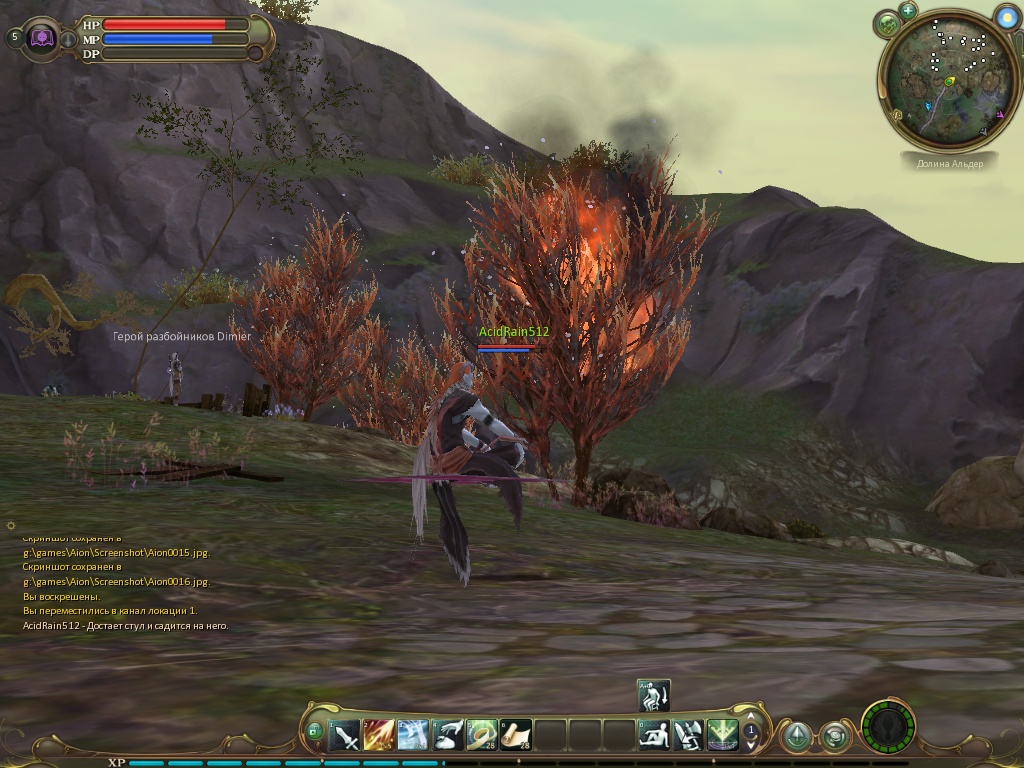Click the blue sun orb by minimap
The width and height of the screenshot is (1024, 768).
click(1007, 16)
